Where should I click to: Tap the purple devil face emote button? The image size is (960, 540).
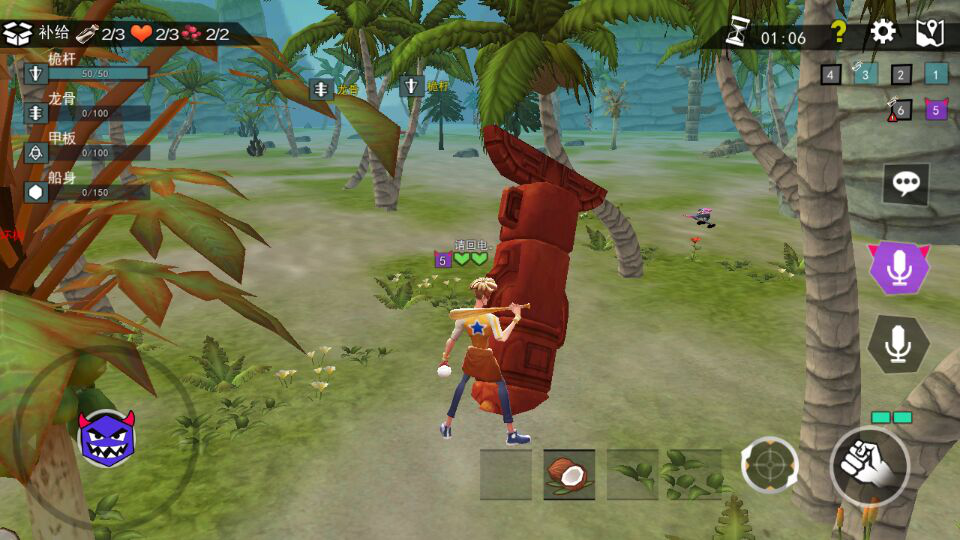point(106,438)
